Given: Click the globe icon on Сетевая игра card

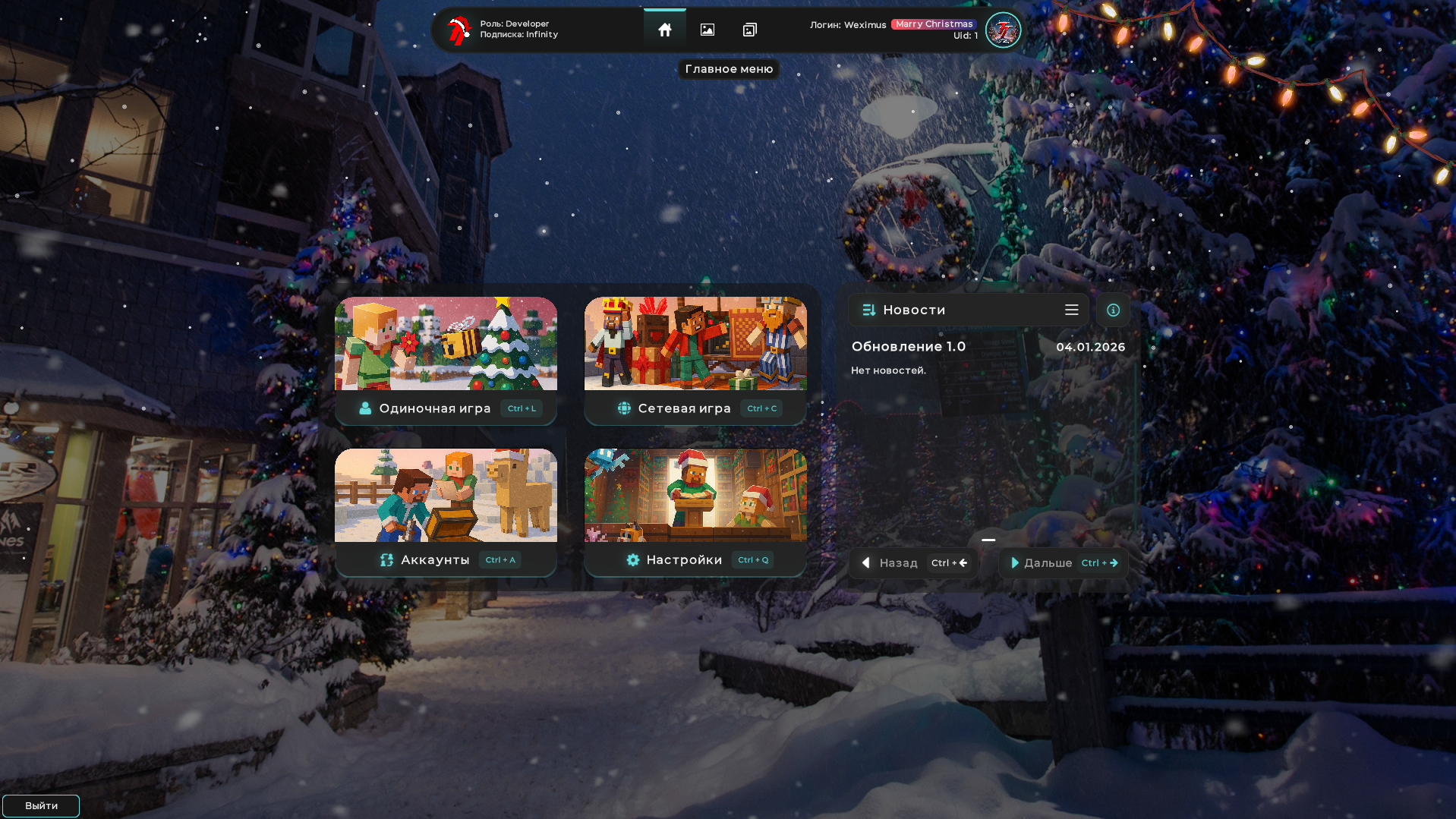Looking at the screenshot, I should (x=624, y=408).
